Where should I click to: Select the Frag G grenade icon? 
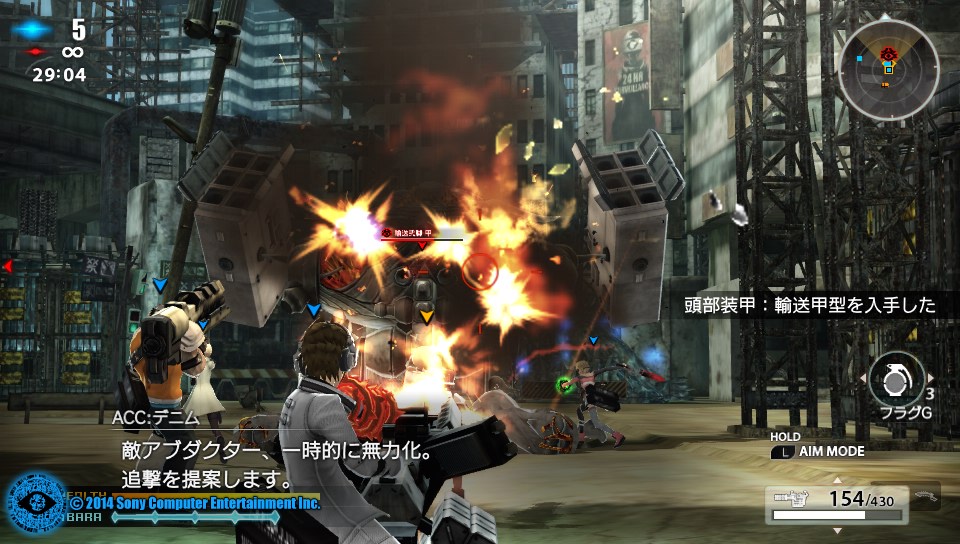click(x=896, y=379)
